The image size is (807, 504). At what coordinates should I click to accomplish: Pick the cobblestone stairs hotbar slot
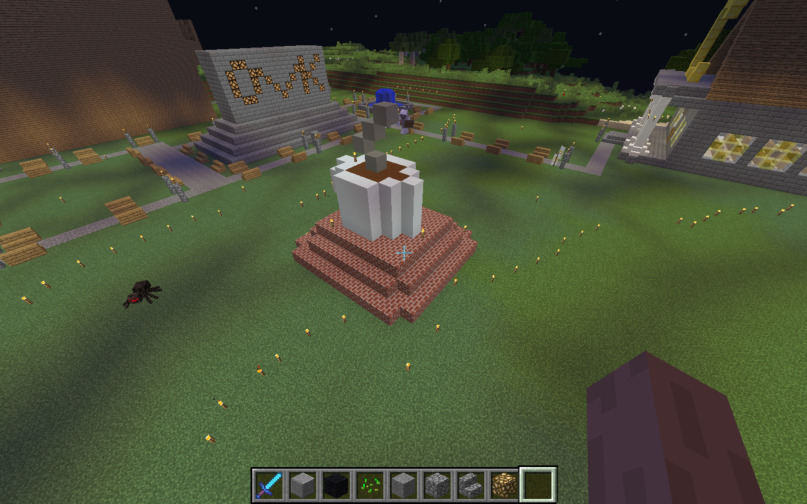pos(470,486)
